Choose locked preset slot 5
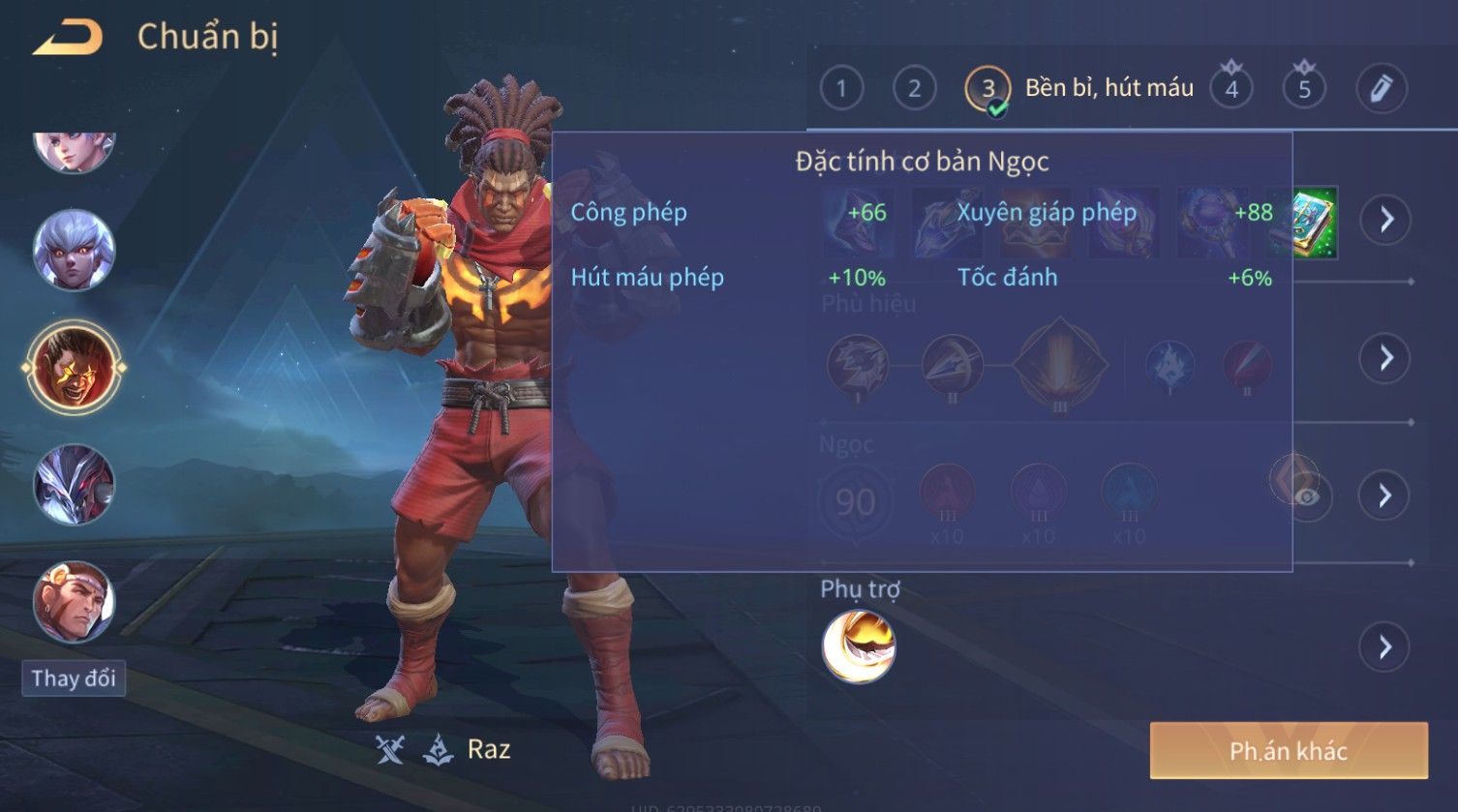This screenshot has height=812, width=1458. [1304, 89]
